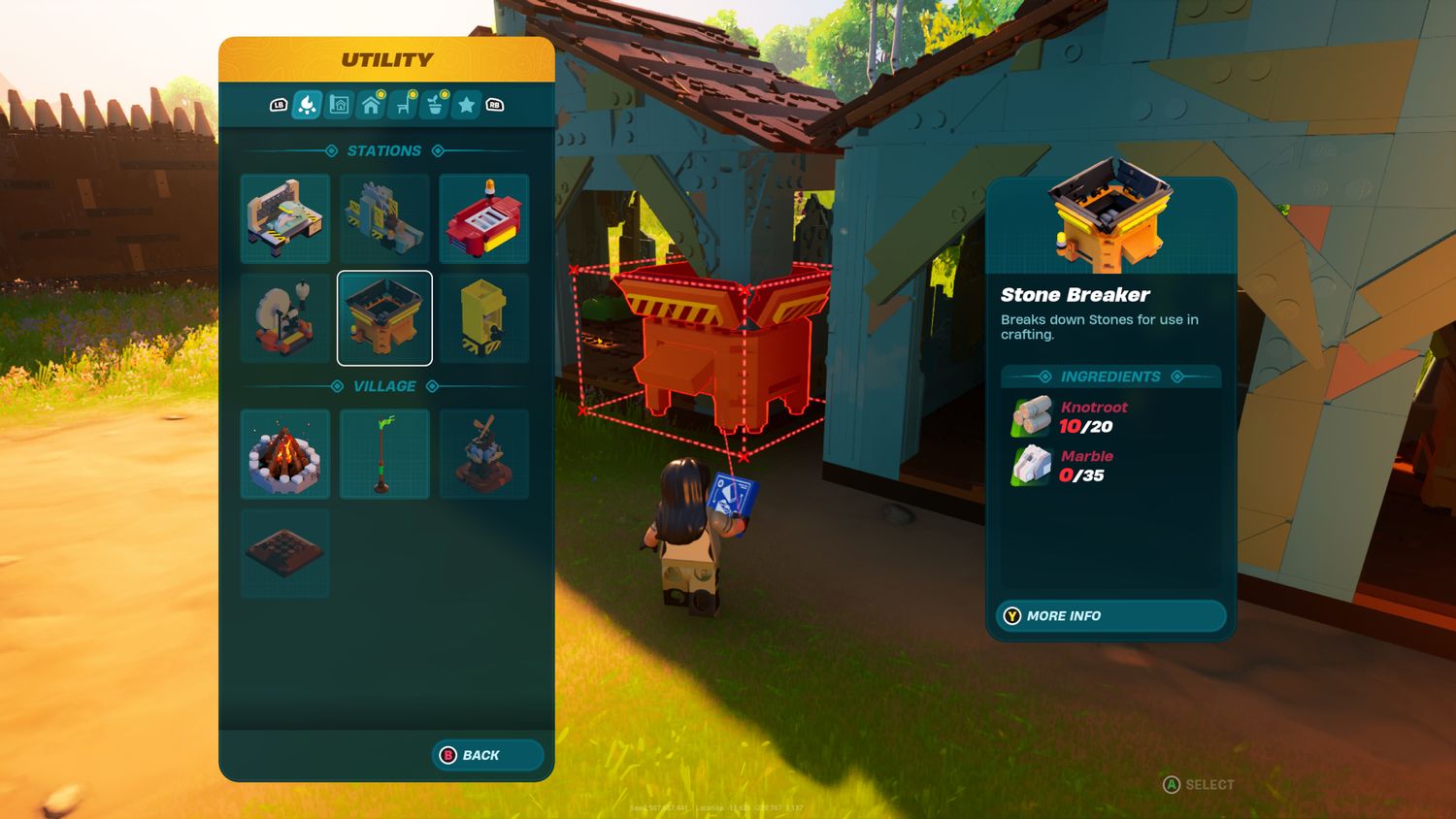Select the brown floor mat tile

[285, 553]
